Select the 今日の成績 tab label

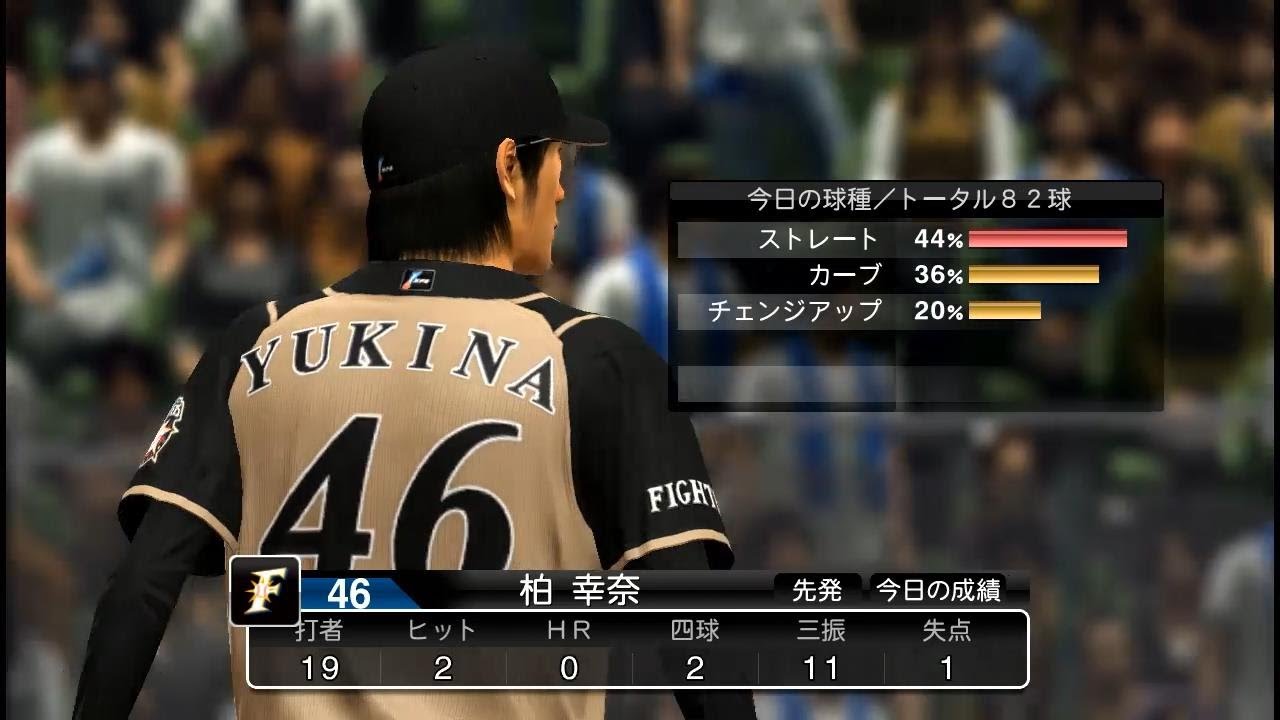click(x=938, y=590)
